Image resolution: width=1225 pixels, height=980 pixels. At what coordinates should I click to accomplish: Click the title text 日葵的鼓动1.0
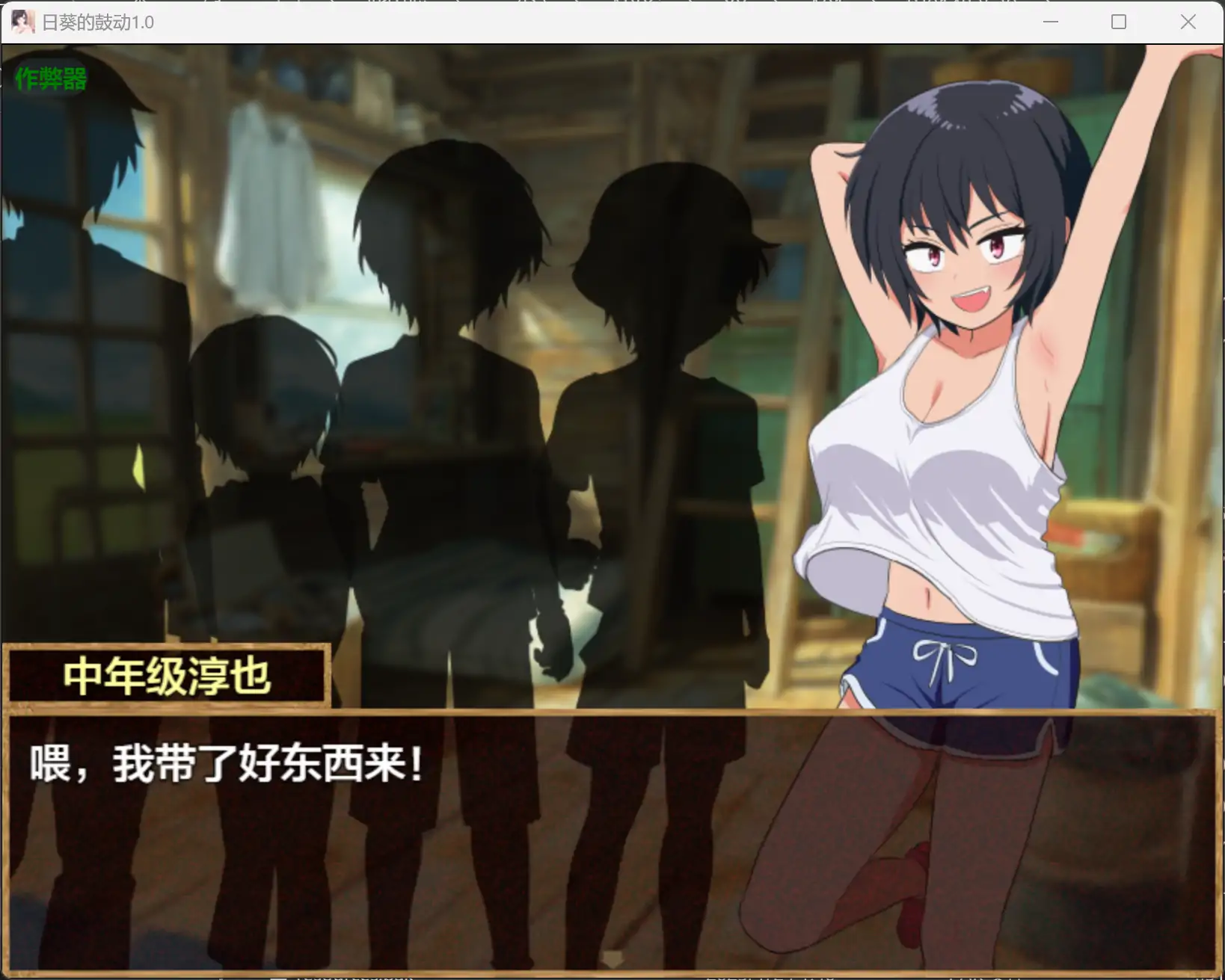[97, 22]
